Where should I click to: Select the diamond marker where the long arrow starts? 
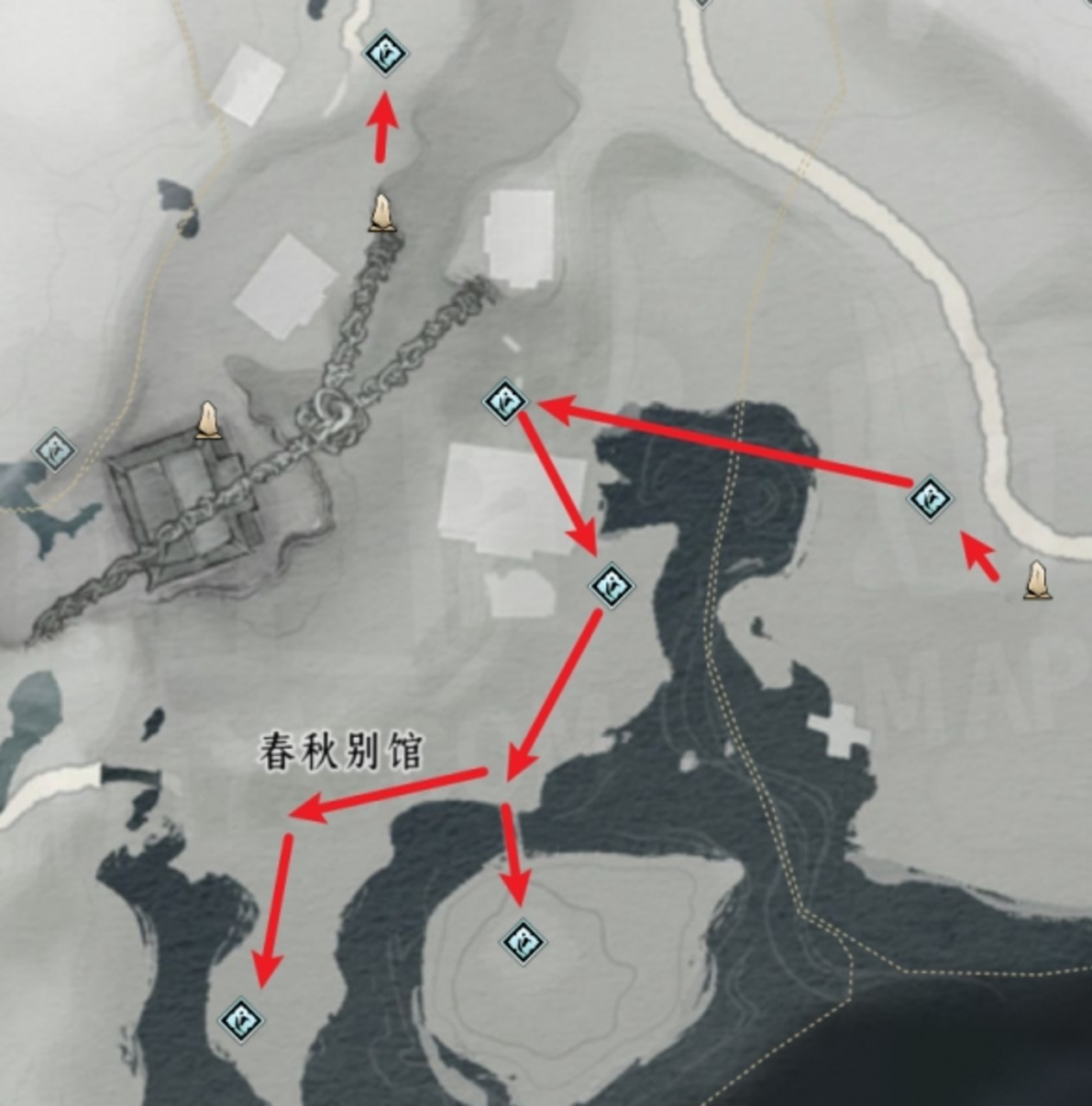pyautogui.click(x=930, y=498)
